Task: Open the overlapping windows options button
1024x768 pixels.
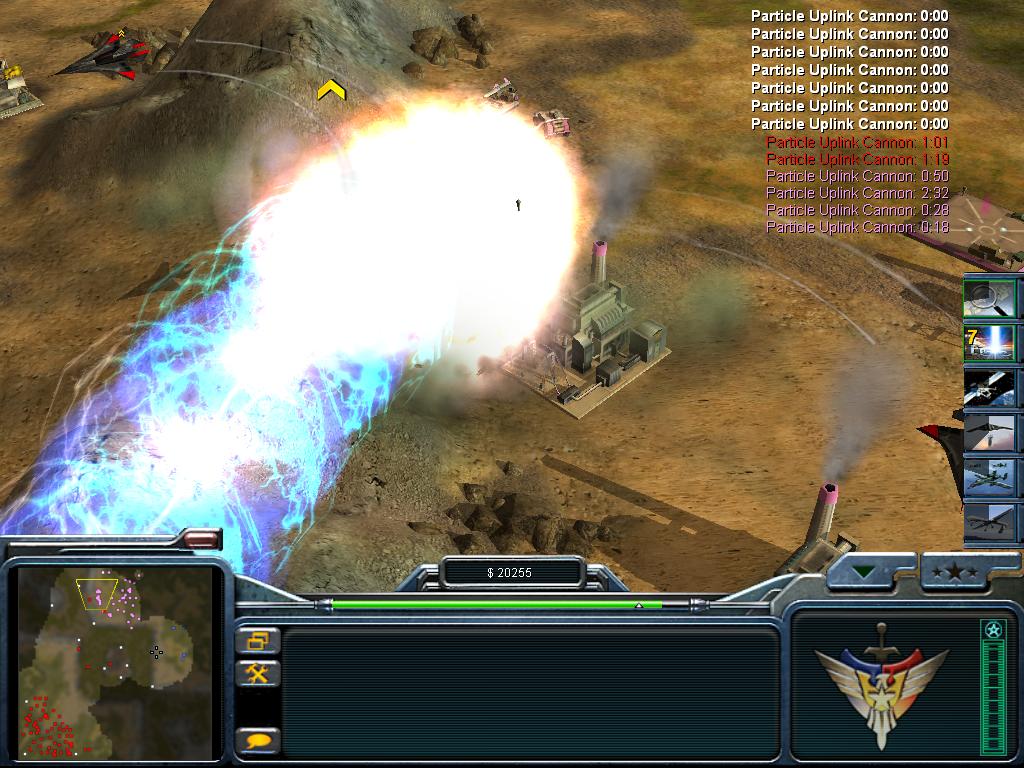Action: pyautogui.click(x=258, y=641)
